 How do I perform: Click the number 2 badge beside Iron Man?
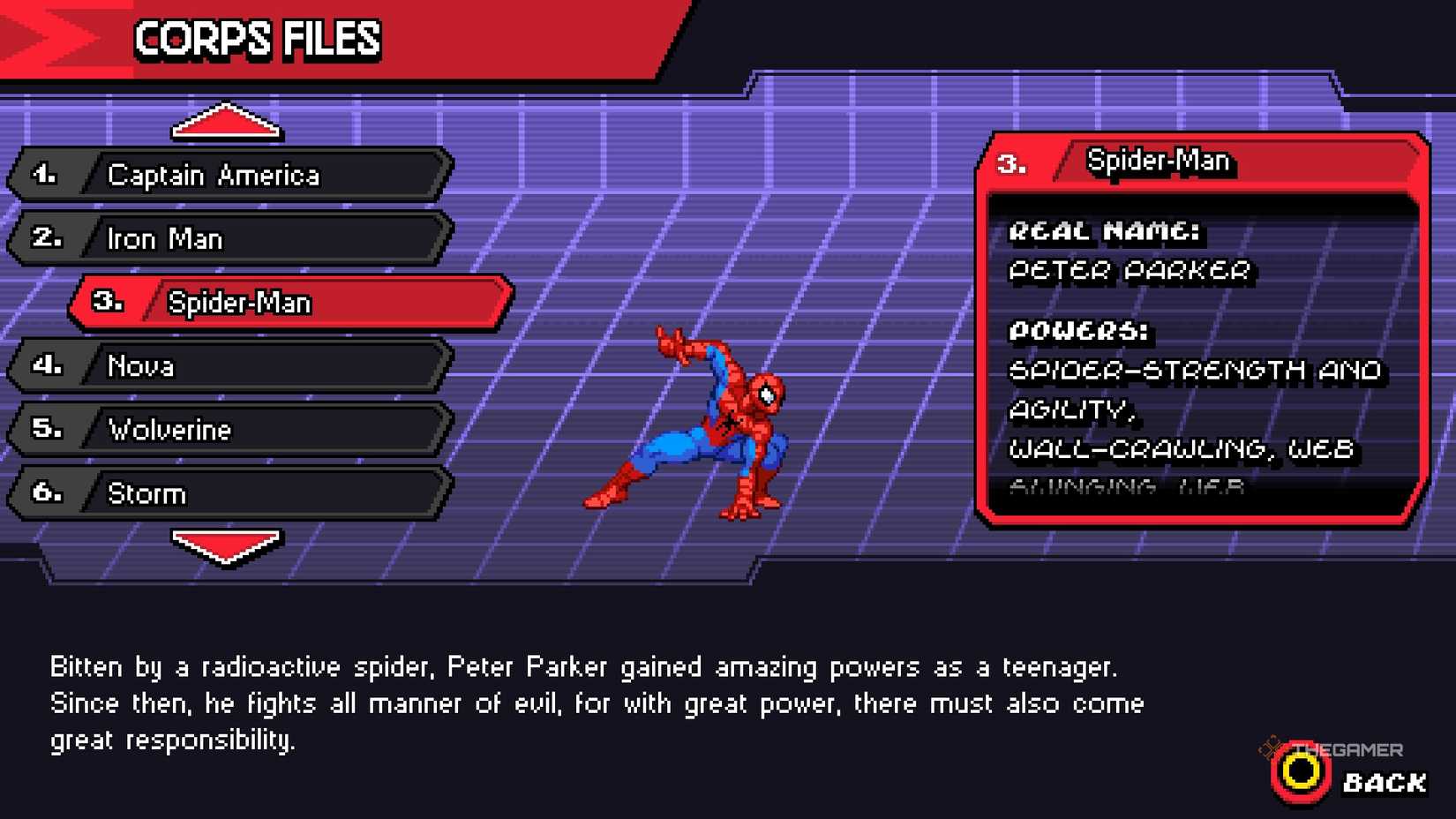49,237
